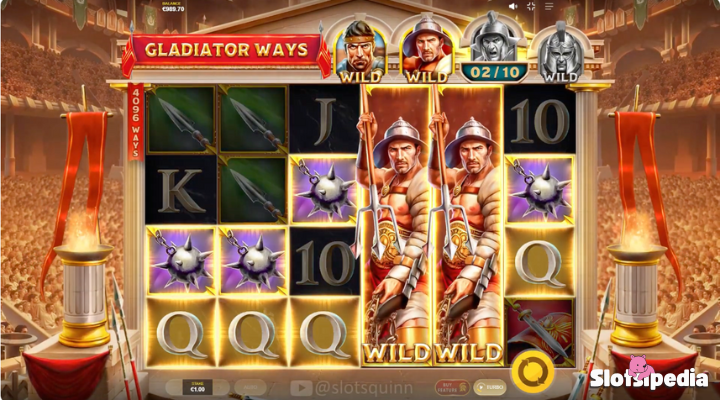Open the Buy Feature option
The width and height of the screenshot is (720, 400).
coord(452,387)
